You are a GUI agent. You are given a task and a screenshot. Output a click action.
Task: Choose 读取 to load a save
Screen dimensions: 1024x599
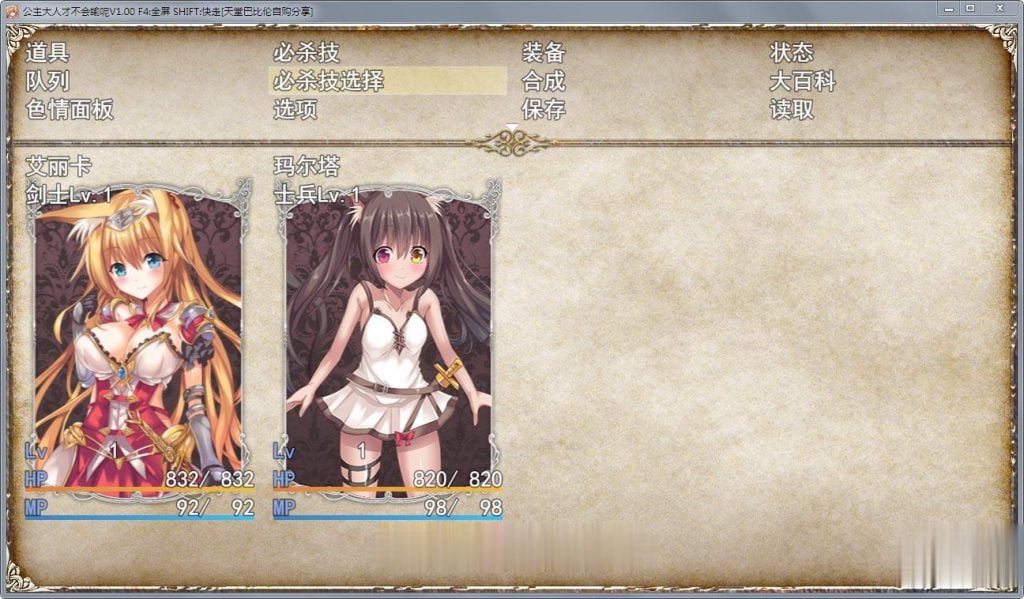click(x=792, y=110)
